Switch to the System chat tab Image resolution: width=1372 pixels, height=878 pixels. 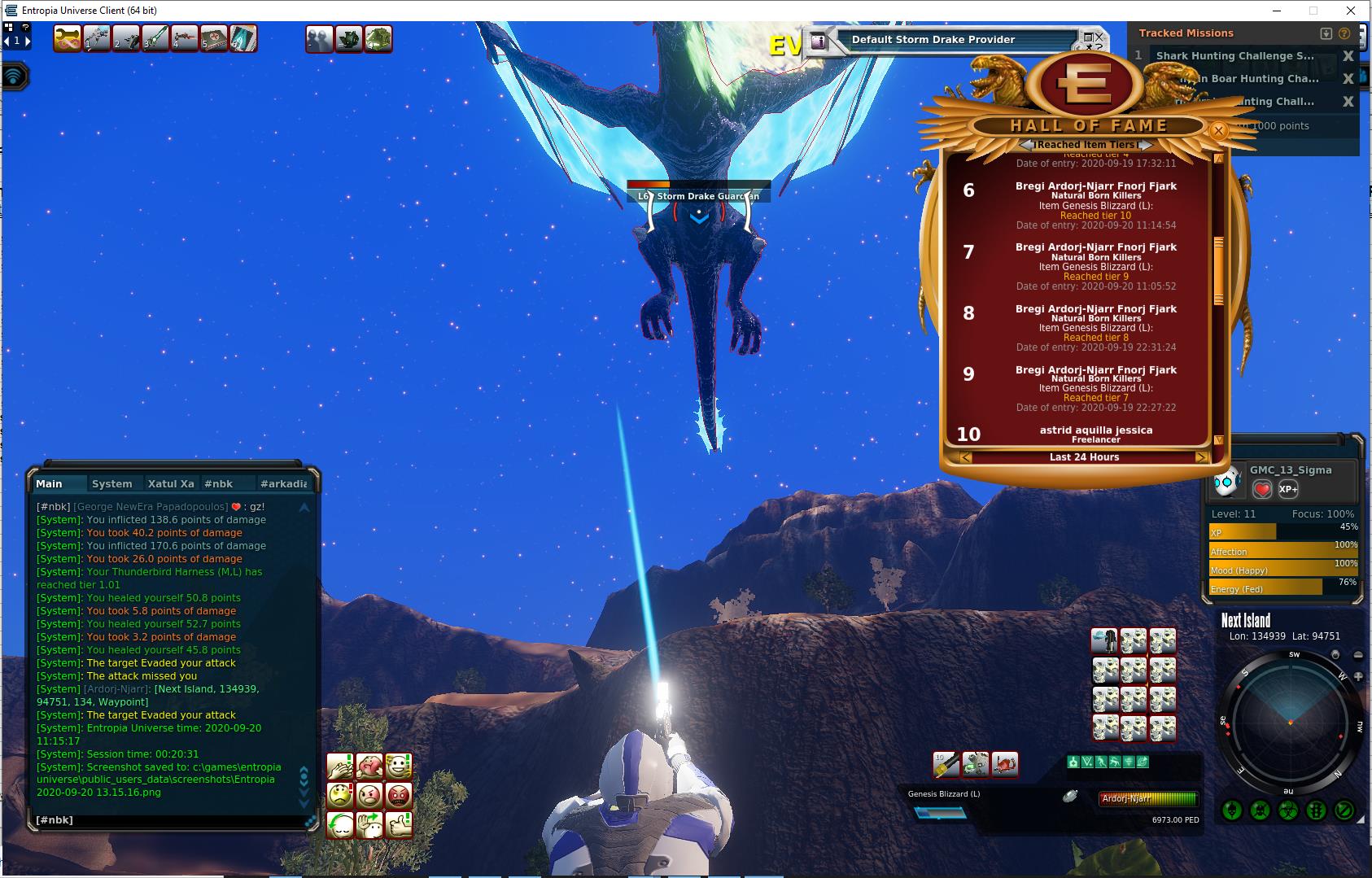(x=112, y=483)
